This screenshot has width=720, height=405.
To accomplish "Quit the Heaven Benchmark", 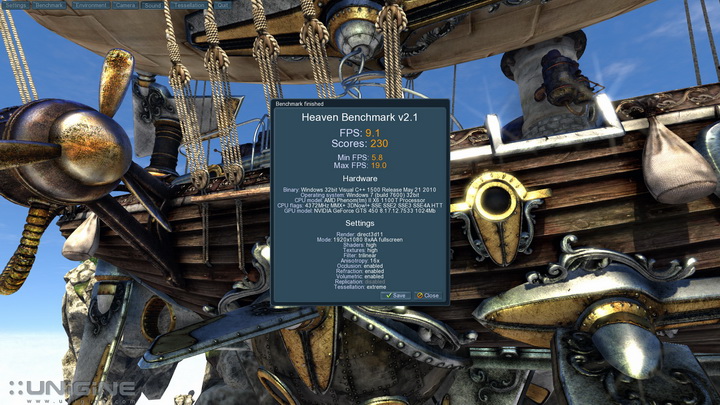I will point(221,5).
